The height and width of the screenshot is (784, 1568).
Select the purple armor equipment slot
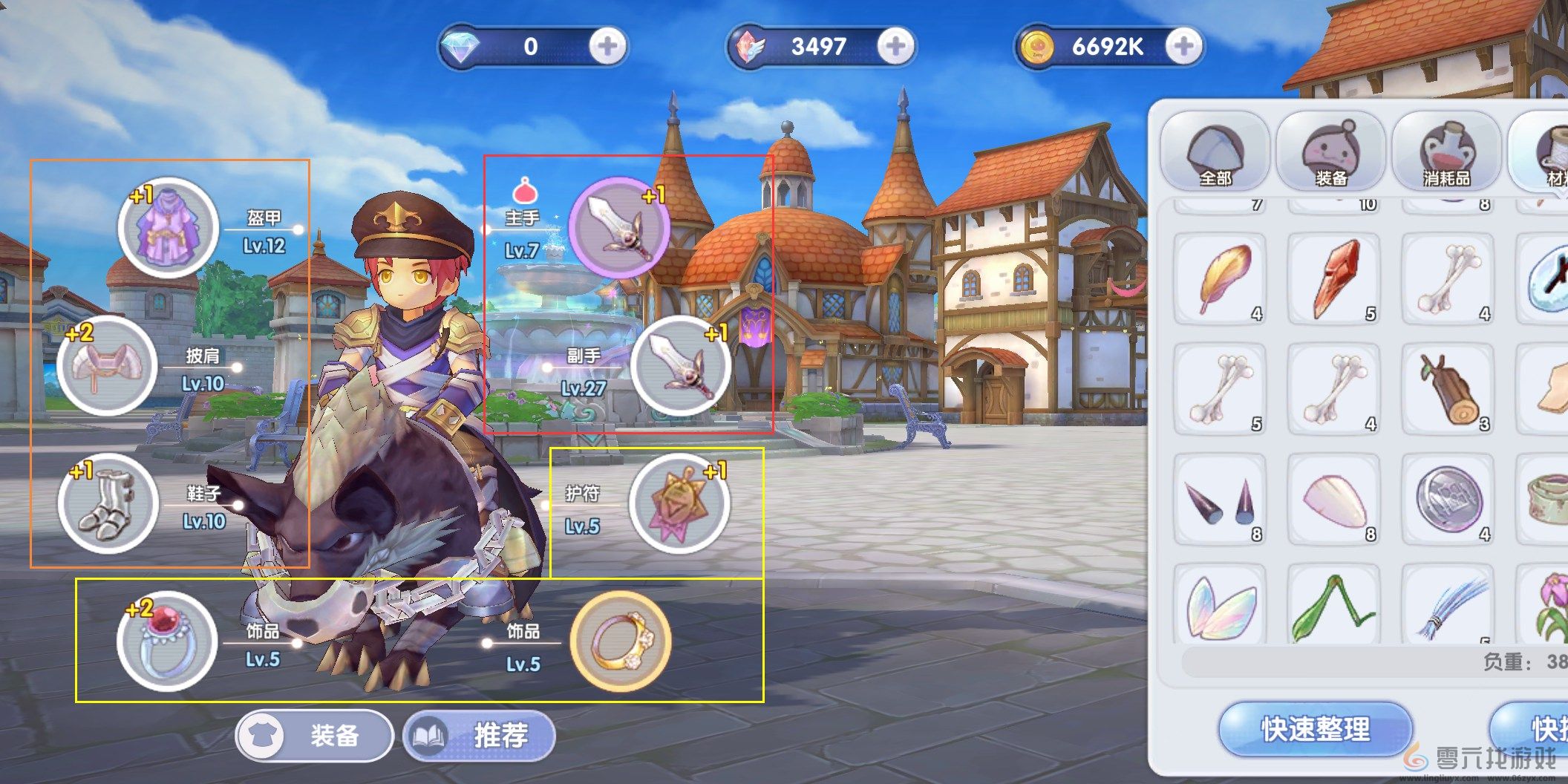pyautogui.click(x=169, y=227)
